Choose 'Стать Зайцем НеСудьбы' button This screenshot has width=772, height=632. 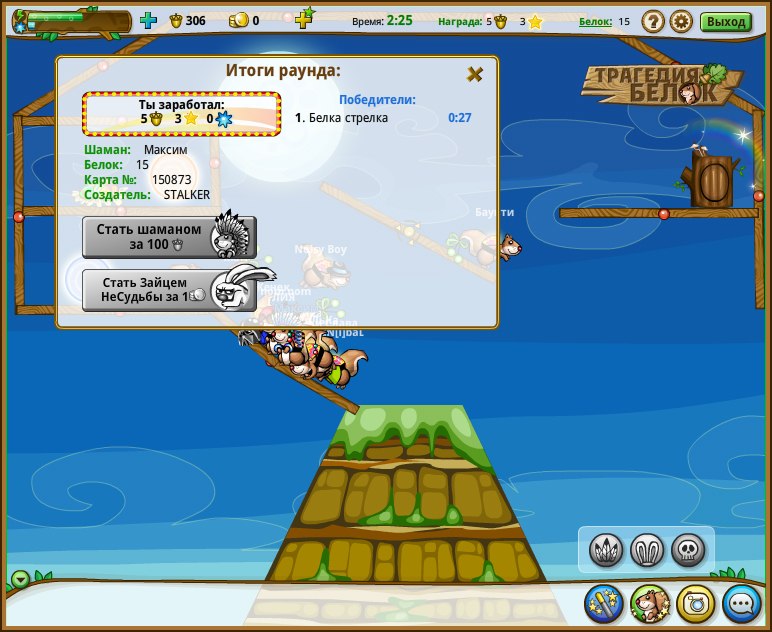168,290
